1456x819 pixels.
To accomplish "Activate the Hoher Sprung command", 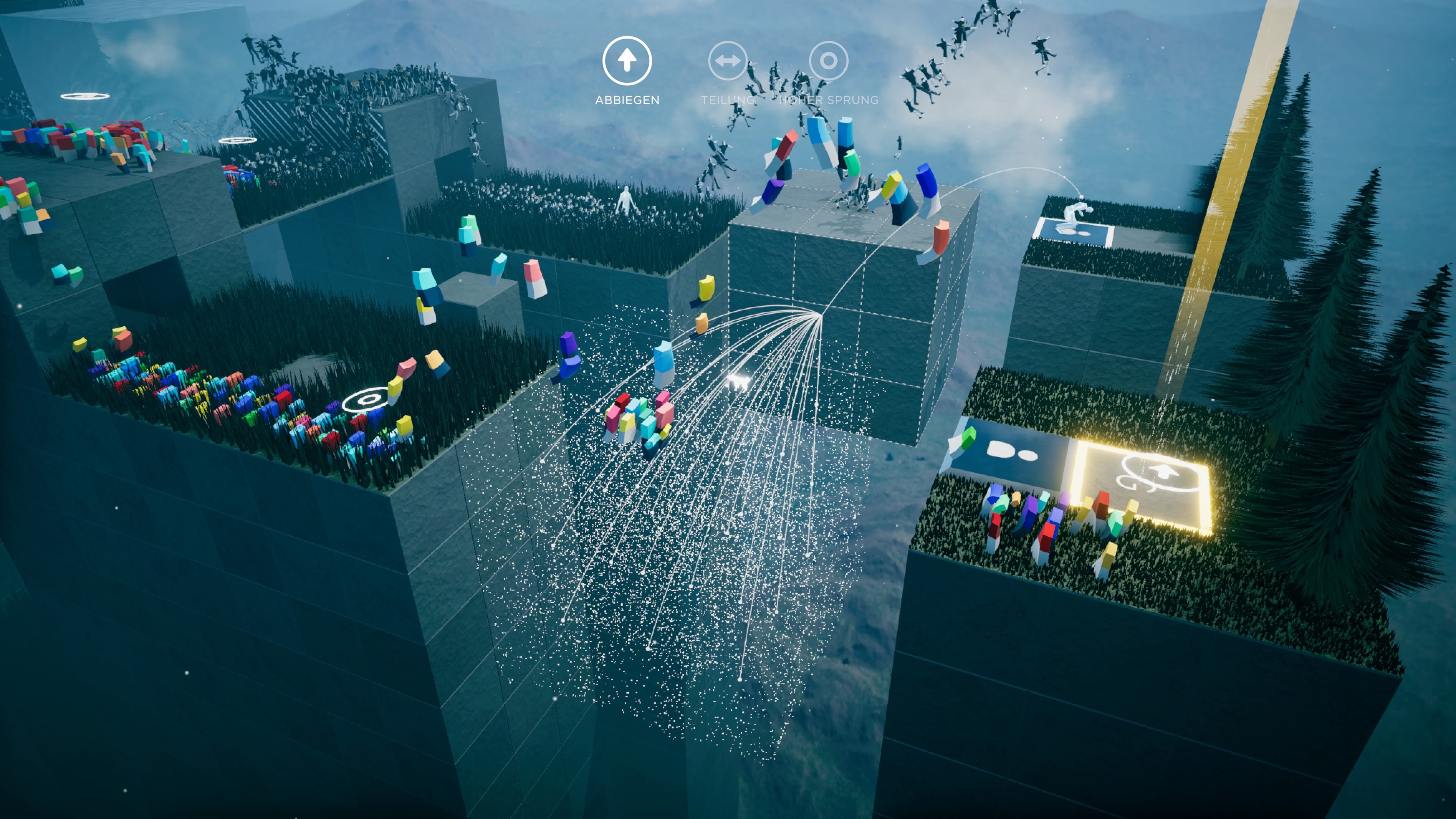I will click(828, 61).
